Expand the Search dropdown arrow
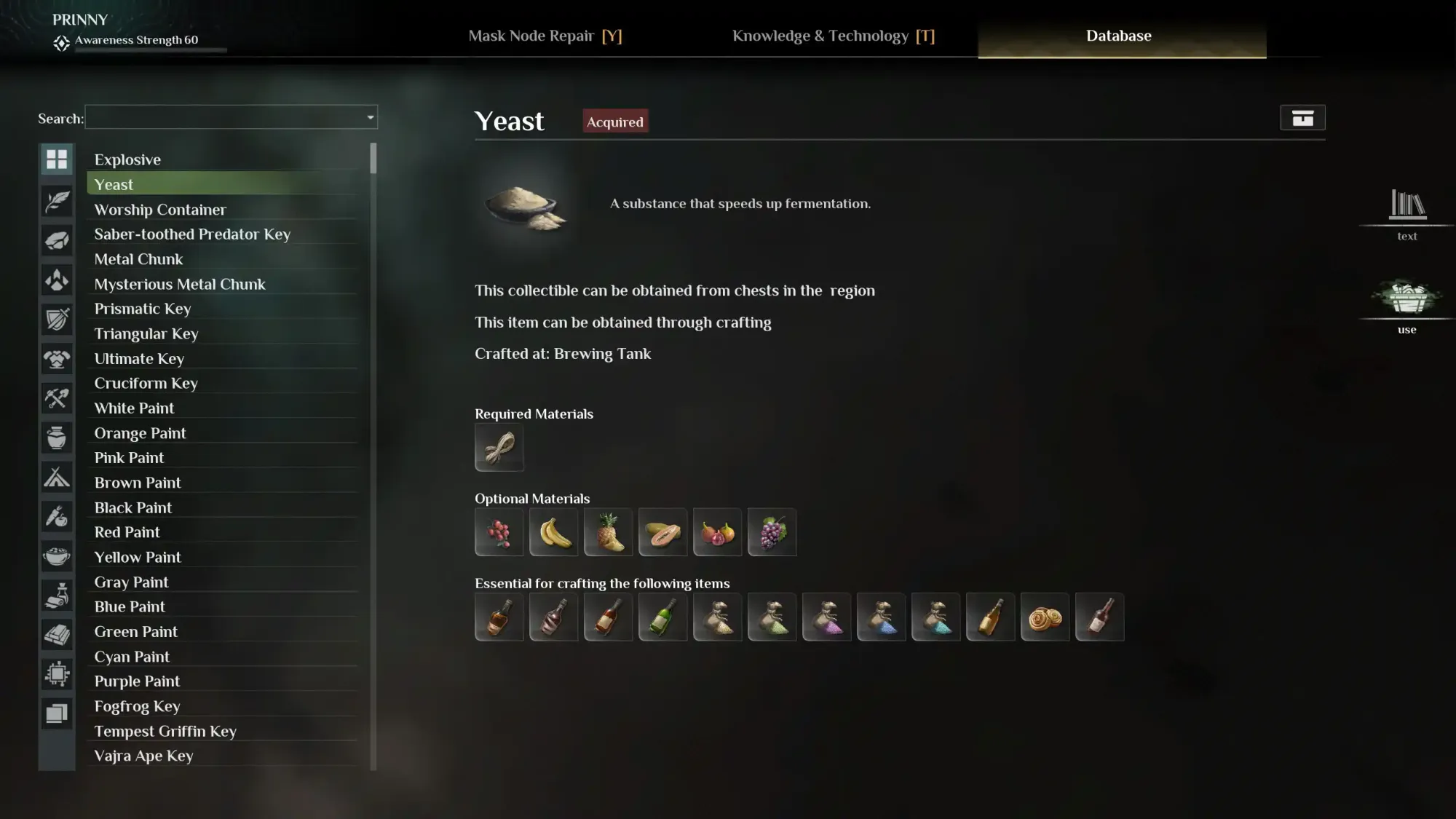This screenshot has height=819, width=1456. pyautogui.click(x=370, y=117)
